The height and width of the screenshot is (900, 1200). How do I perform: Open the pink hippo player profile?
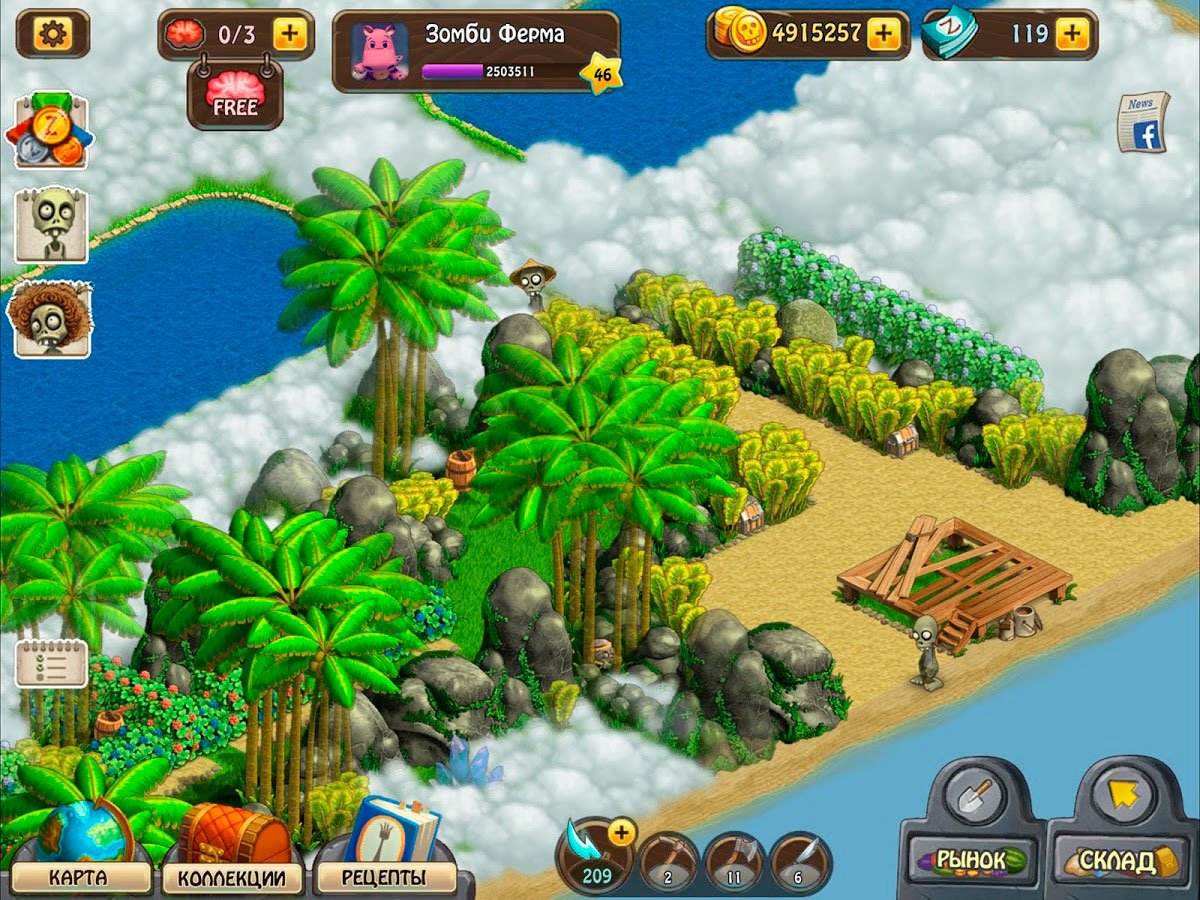[380, 53]
